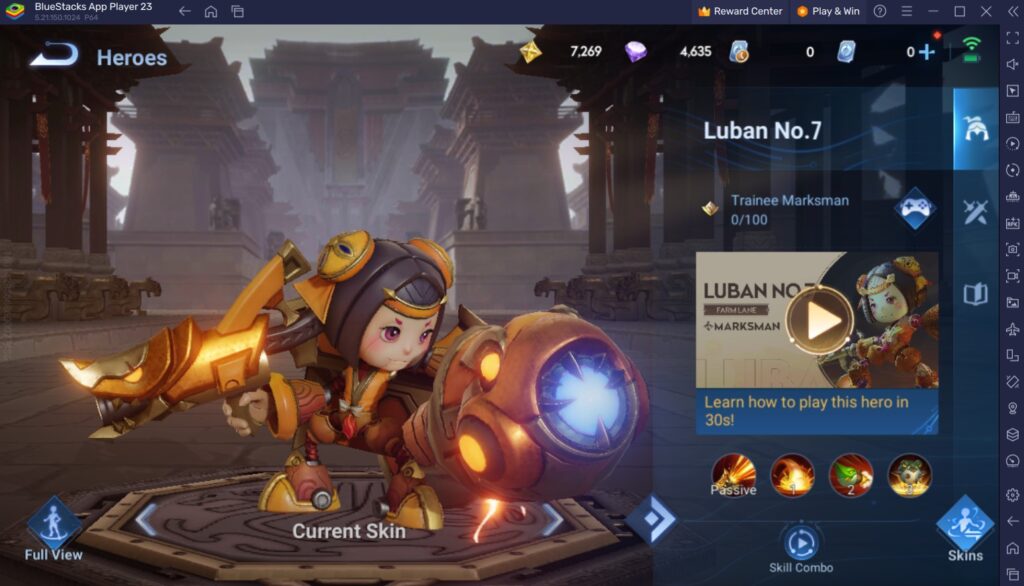Show the previous skin with the left arrow
Viewport: 1024px width, 586px height.
pyautogui.click(x=146, y=520)
